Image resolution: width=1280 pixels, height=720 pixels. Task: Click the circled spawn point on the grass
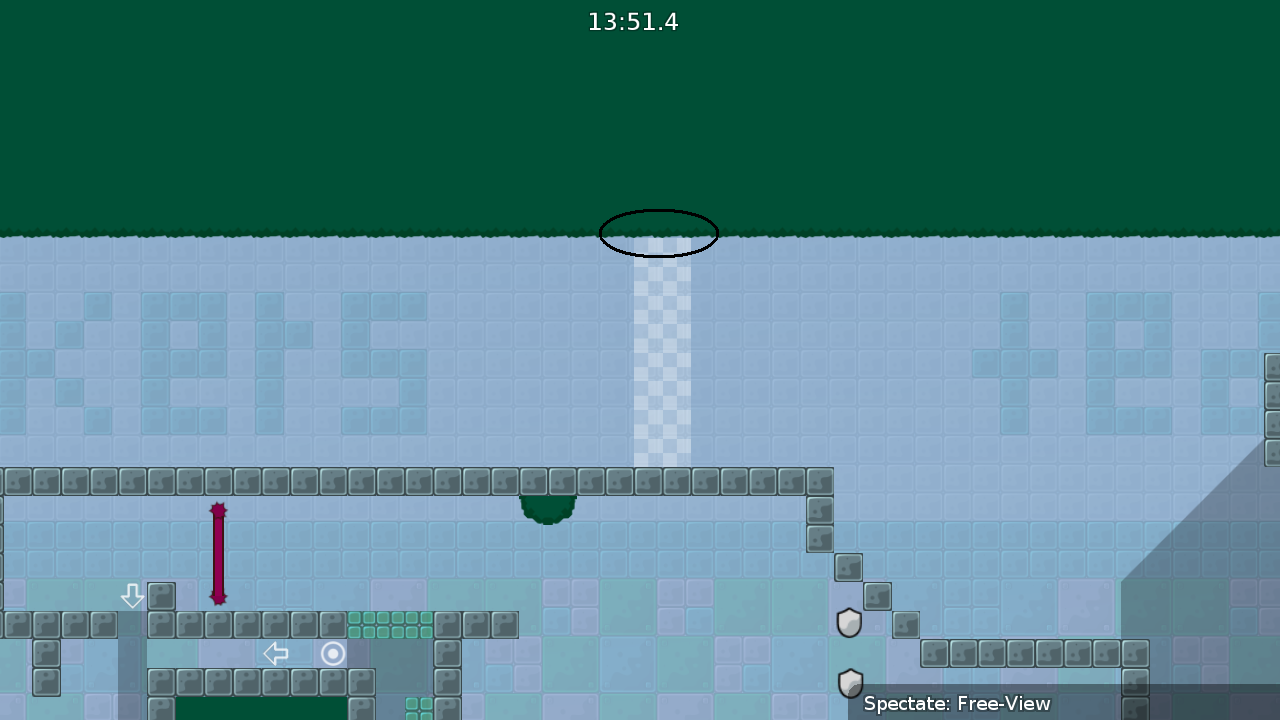coord(659,234)
